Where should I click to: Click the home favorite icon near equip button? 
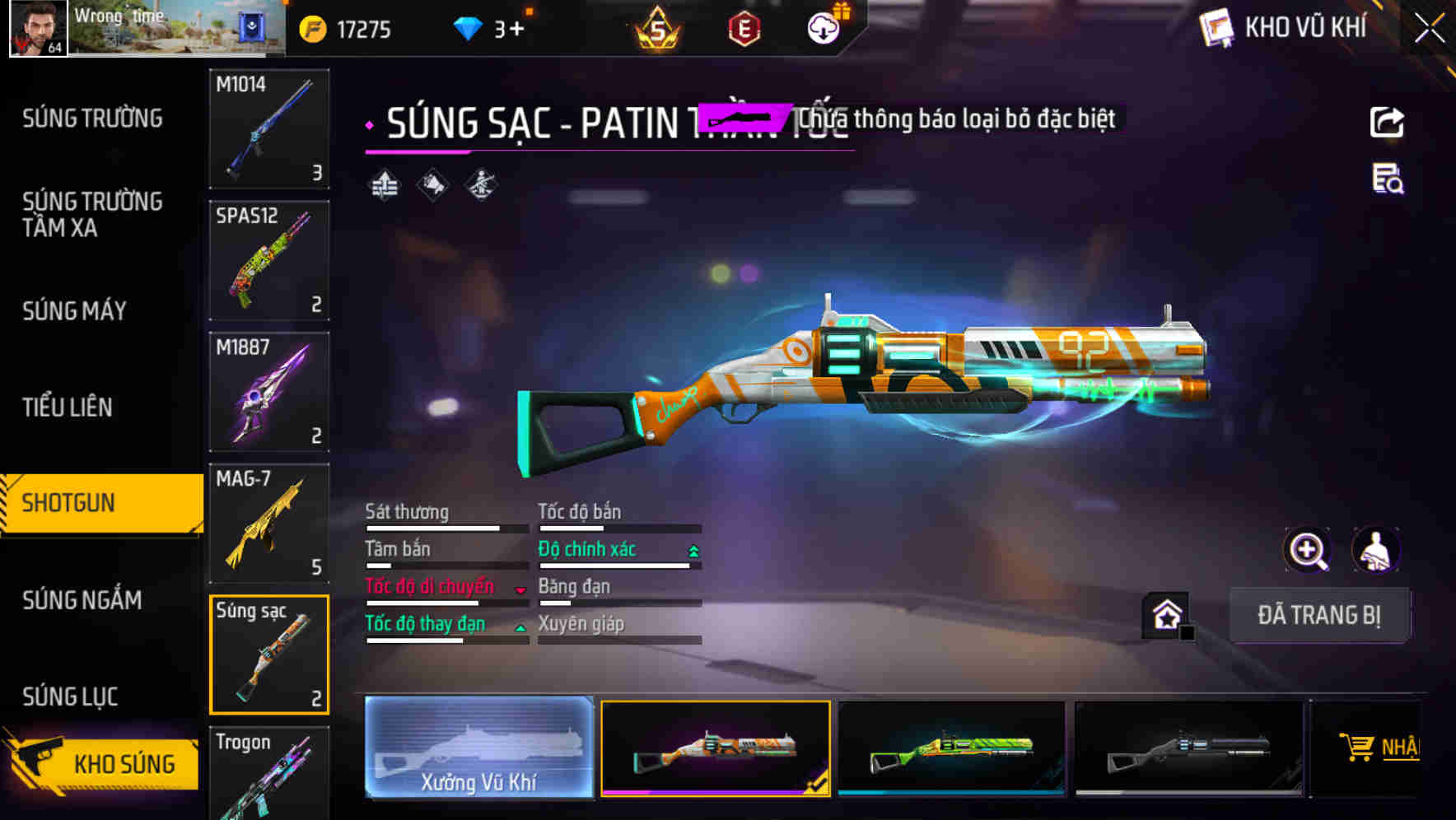1166,614
